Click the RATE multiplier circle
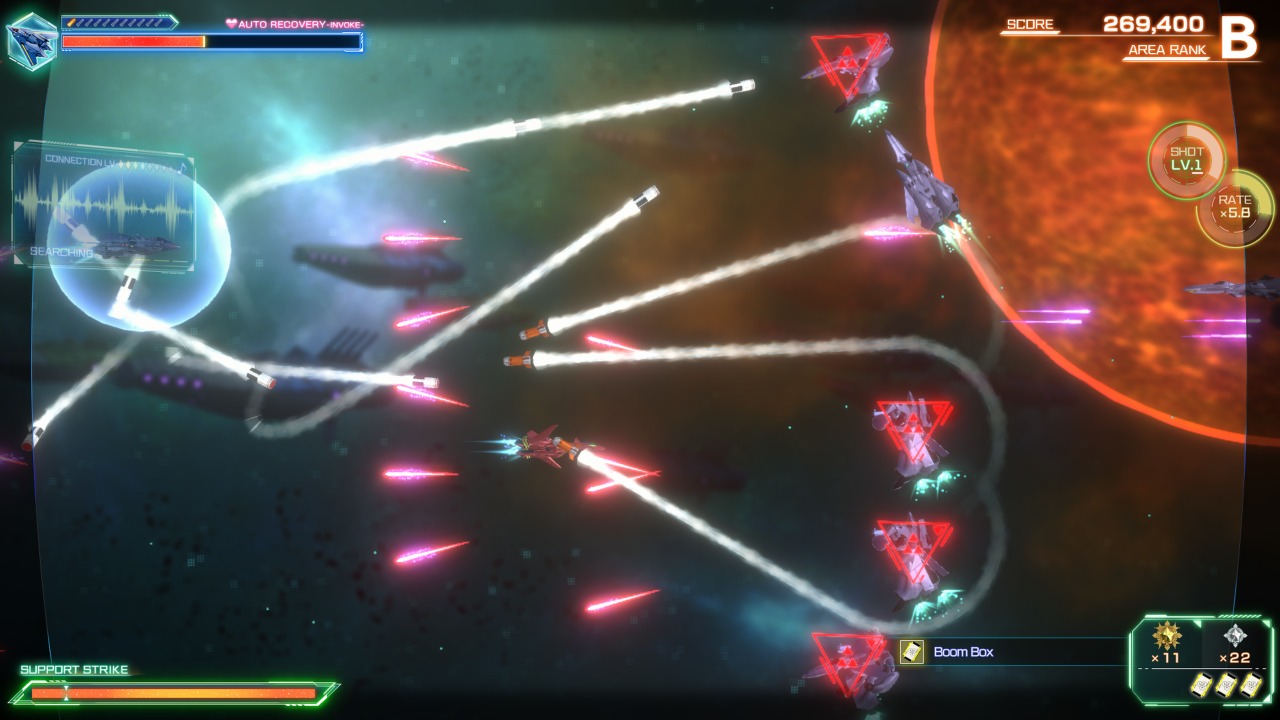 click(x=1234, y=207)
